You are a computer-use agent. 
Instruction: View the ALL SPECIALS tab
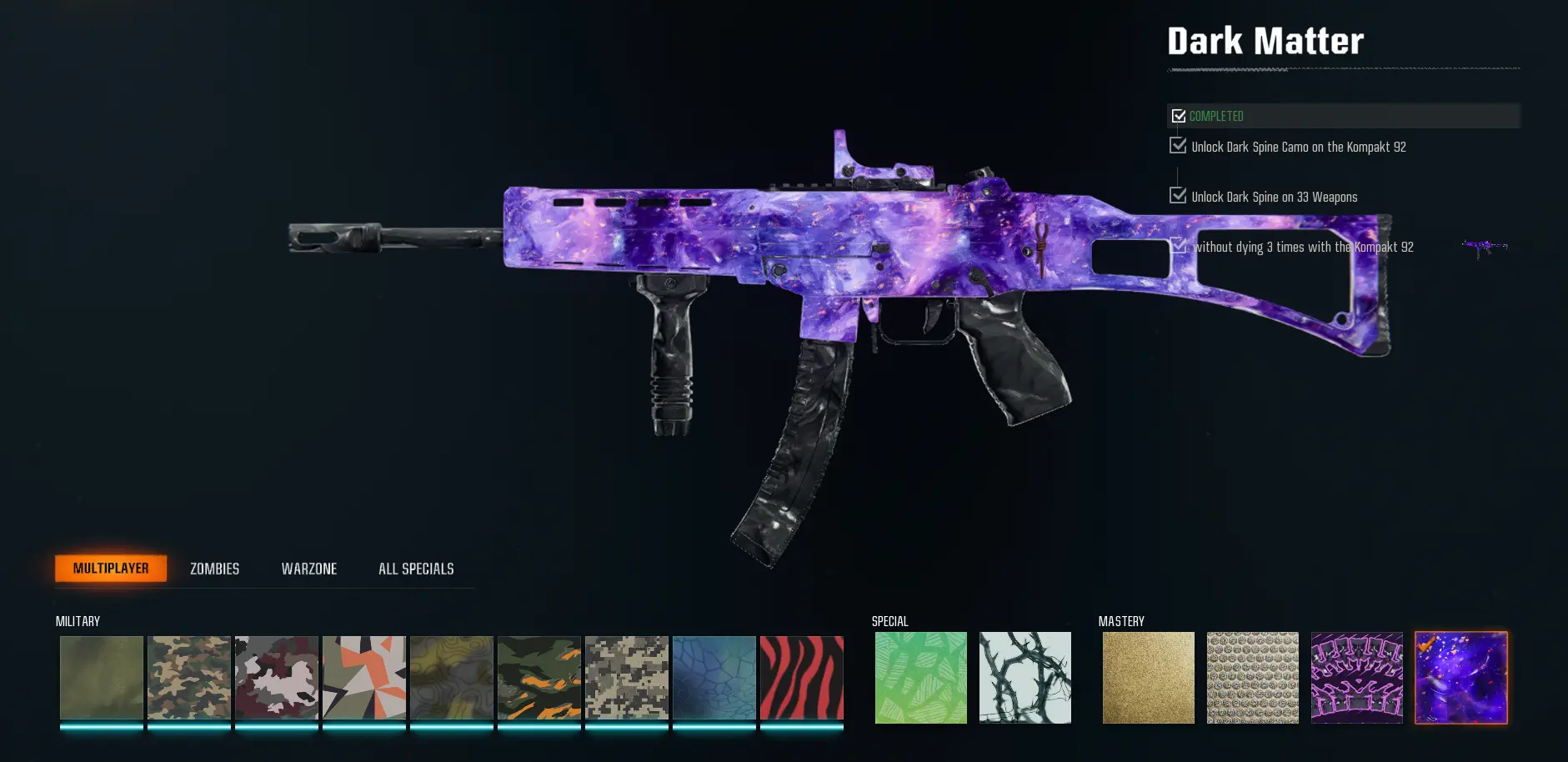(x=415, y=568)
